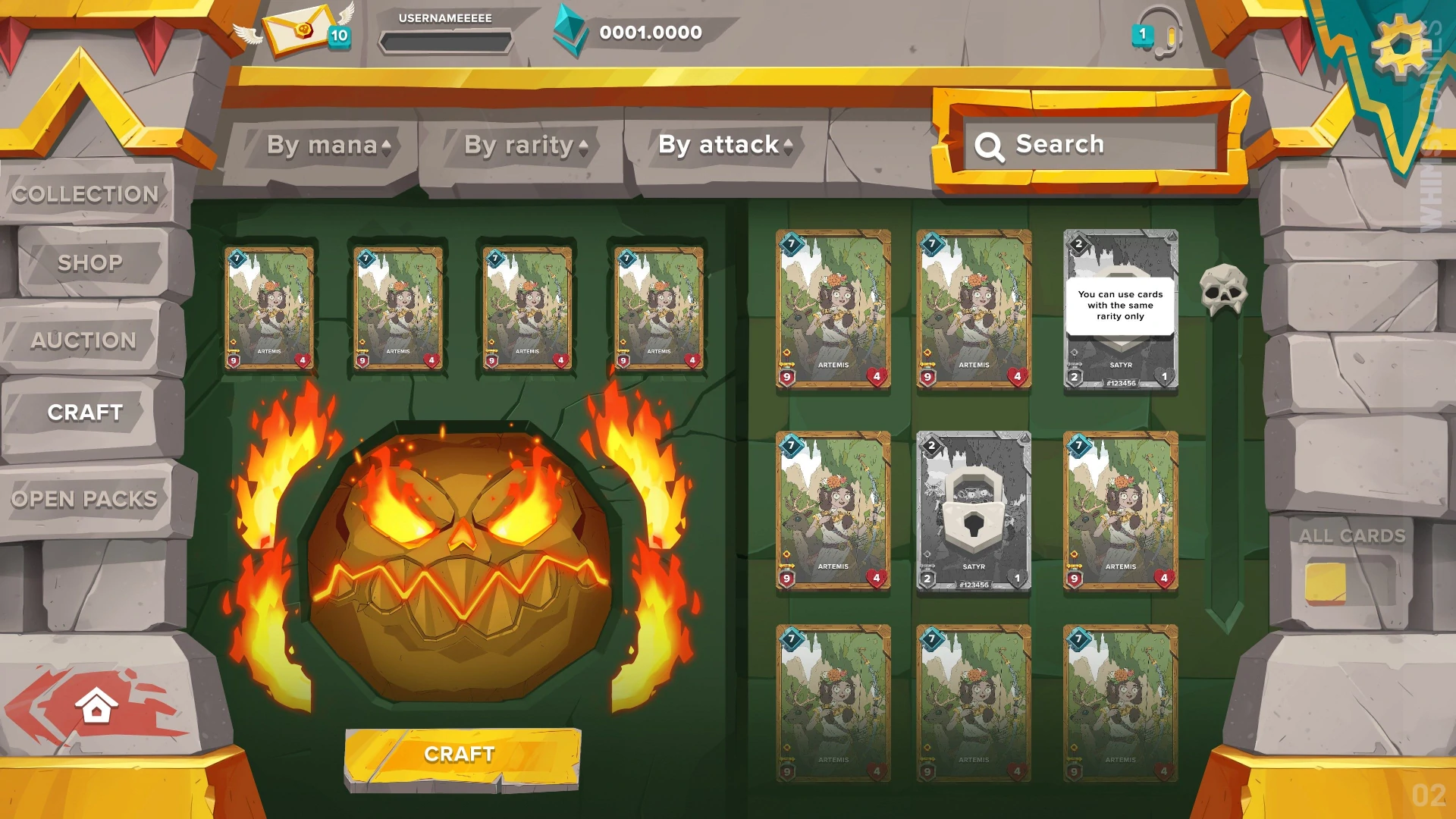Click the headset support icon

click(1160, 32)
